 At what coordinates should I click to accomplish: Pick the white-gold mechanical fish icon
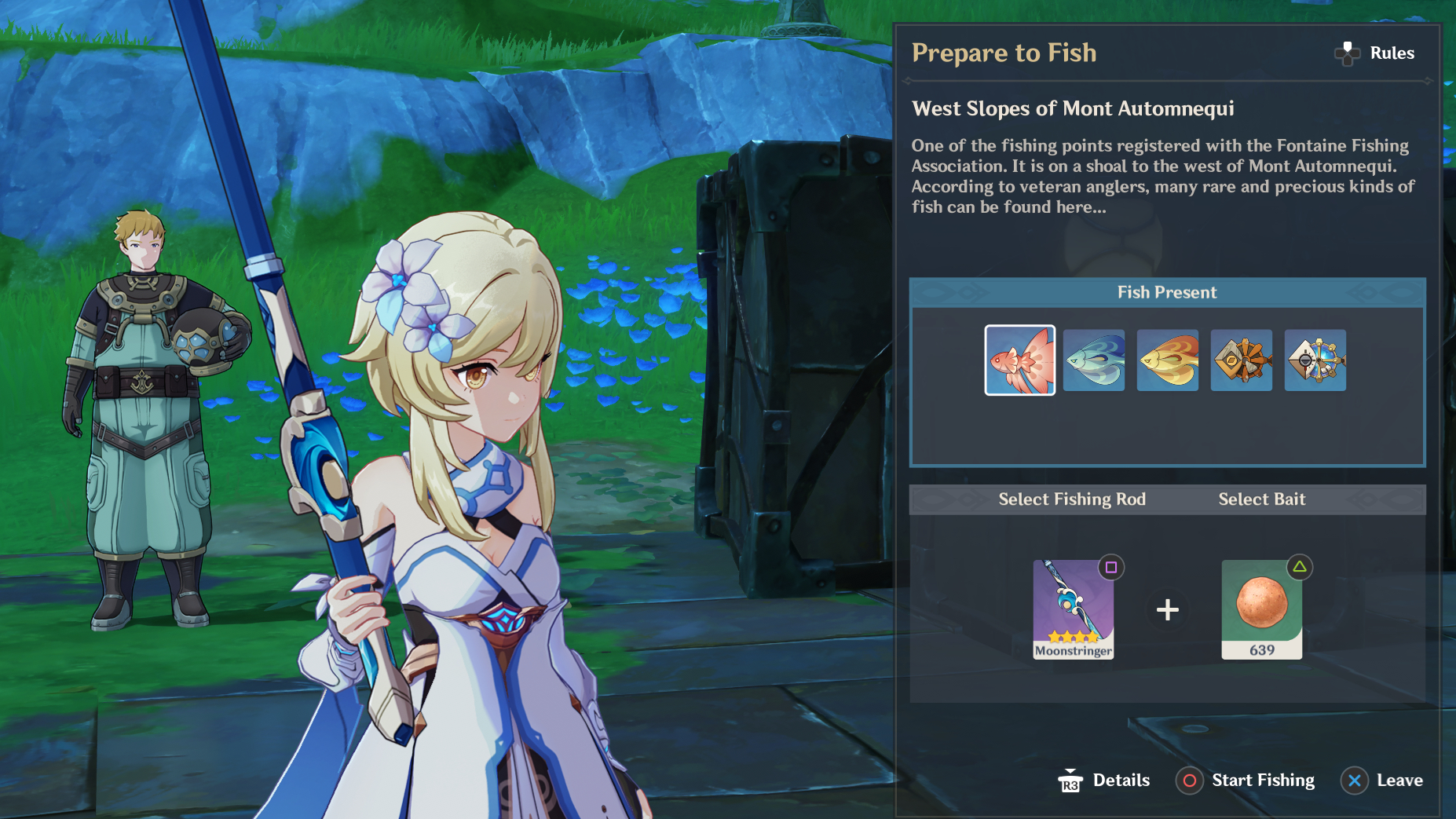pos(1315,360)
